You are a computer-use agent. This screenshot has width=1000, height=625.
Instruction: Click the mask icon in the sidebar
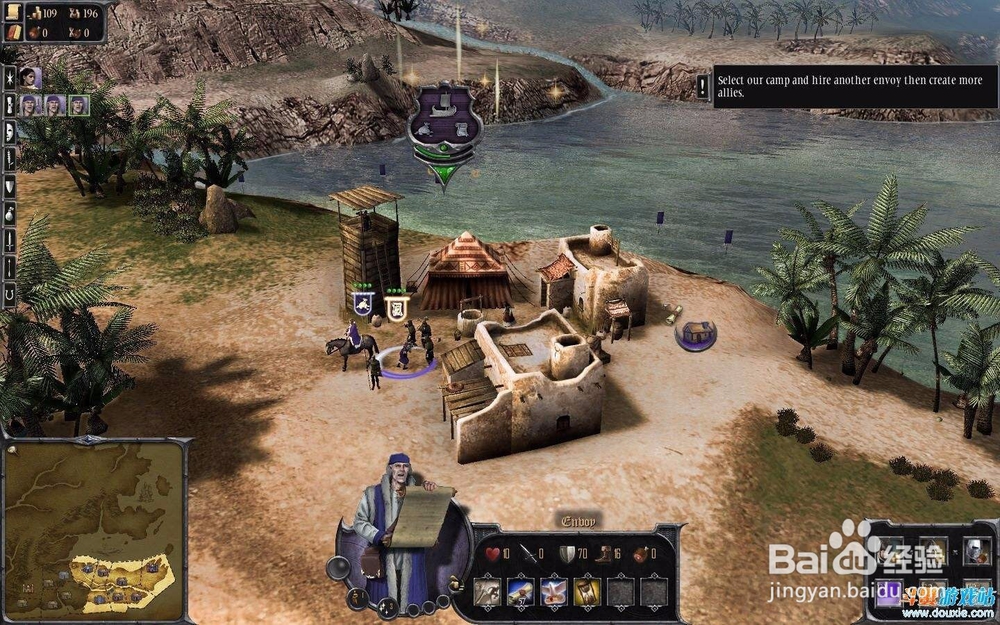coord(10,131)
